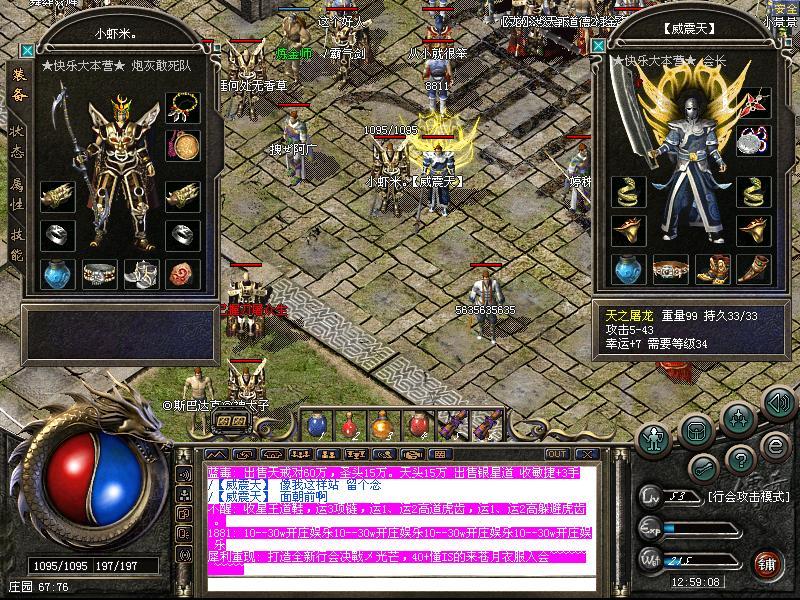
Task: Open the red 铺 shop button
Action: [x=767, y=564]
